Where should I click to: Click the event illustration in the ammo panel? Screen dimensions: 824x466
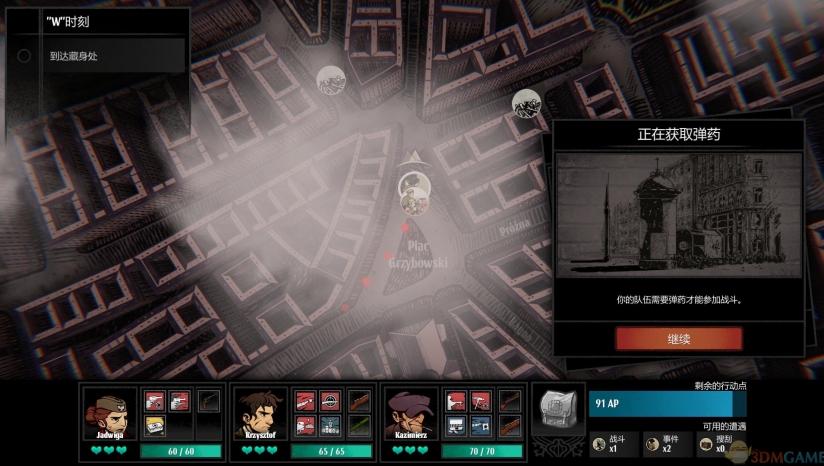[677, 216]
